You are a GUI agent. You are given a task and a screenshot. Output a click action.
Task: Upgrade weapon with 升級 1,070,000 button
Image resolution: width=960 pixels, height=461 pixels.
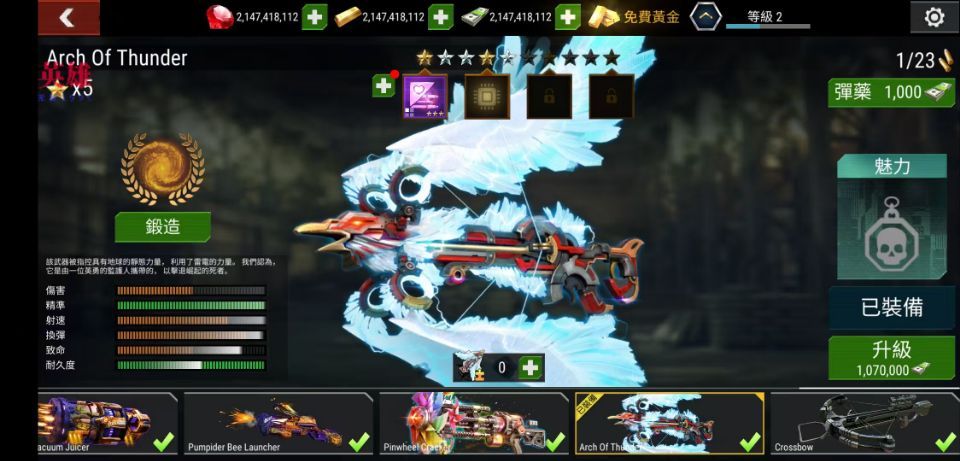click(x=891, y=358)
